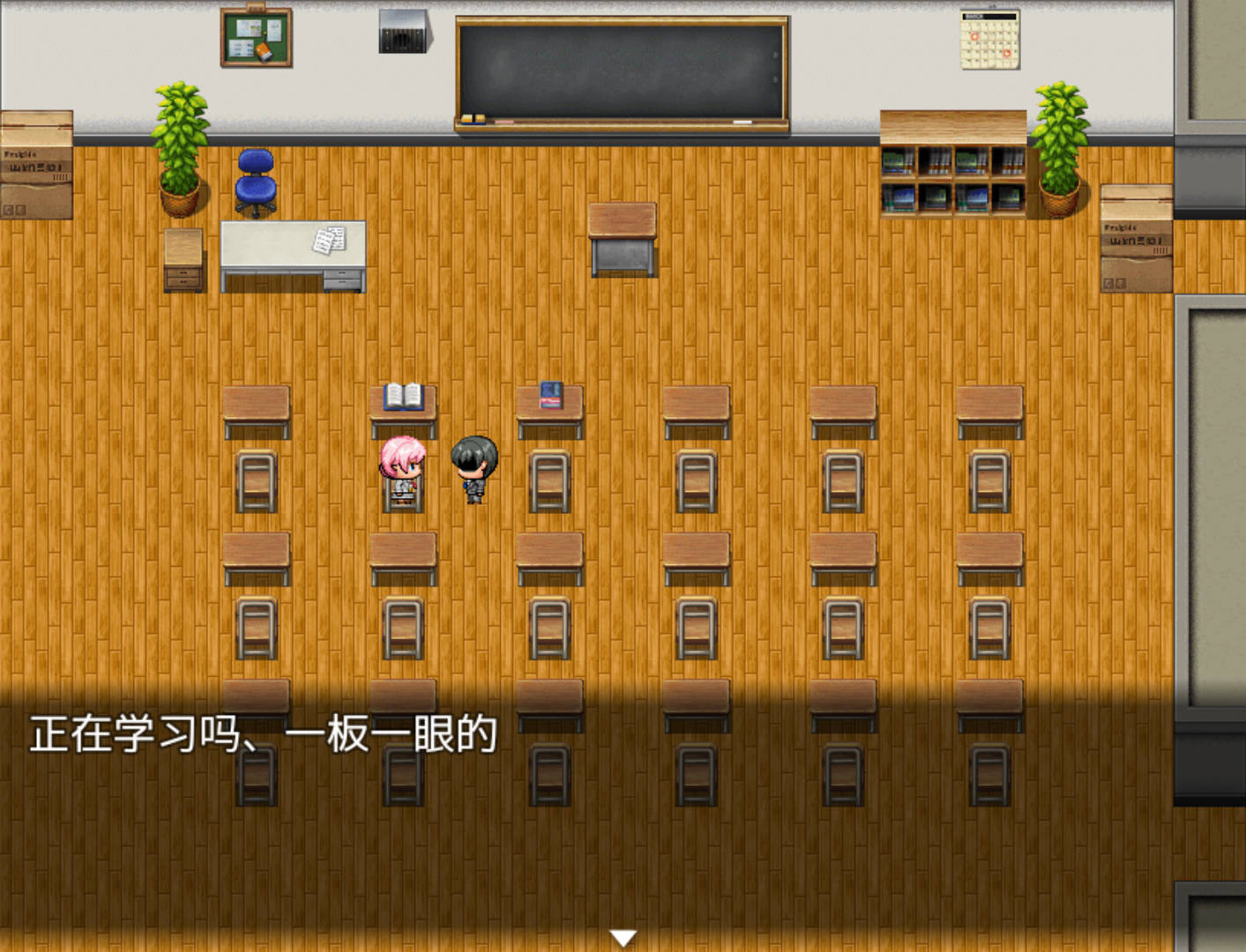Click the dialogue text about studying
This screenshot has width=1246, height=952.
[x=263, y=731]
